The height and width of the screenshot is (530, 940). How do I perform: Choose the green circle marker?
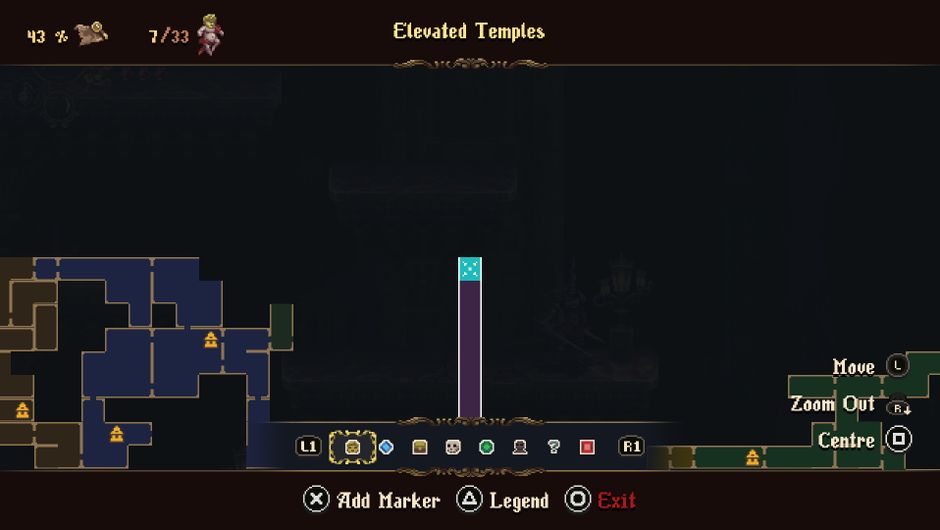coord(487,447)
